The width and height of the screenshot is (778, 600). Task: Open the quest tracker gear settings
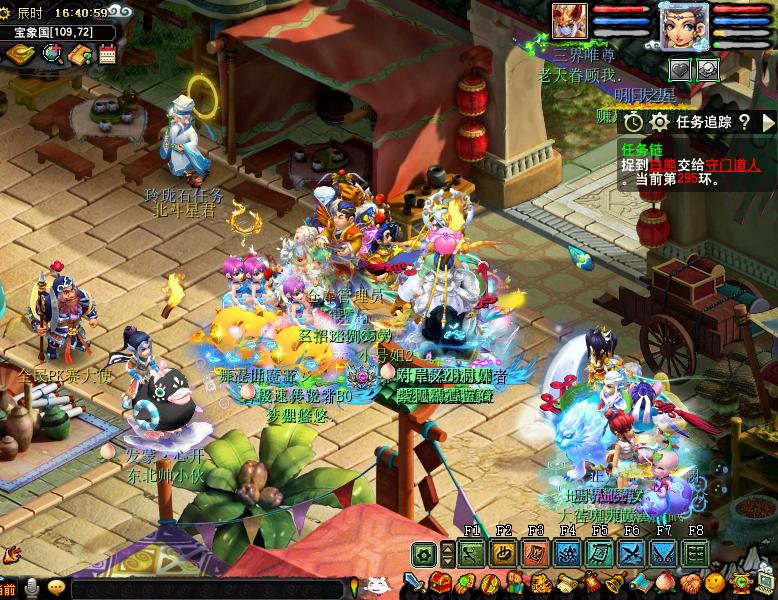click(x=659, y=122)
